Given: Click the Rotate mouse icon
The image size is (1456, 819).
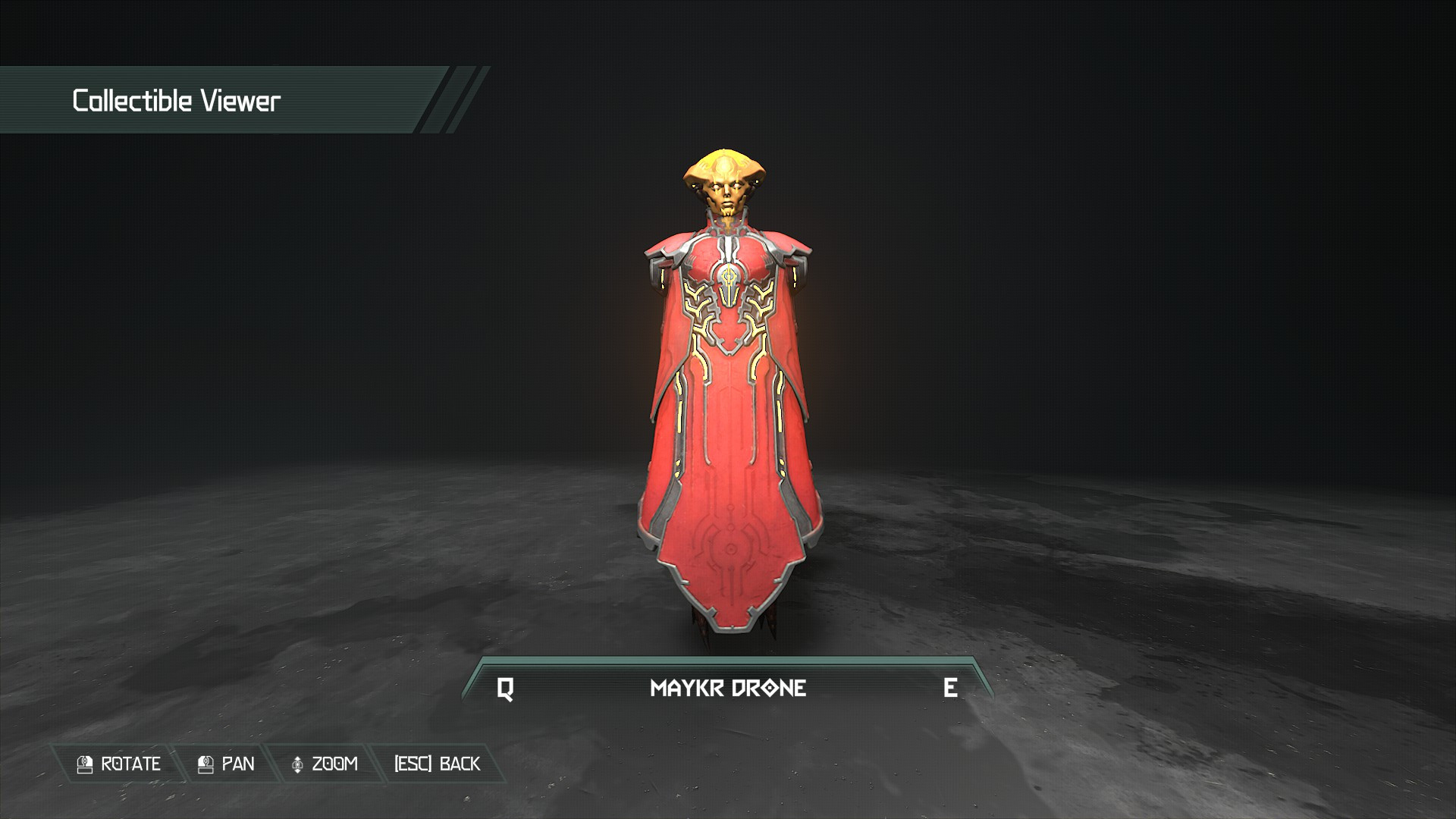Looking at the screenshot, I should (83, 764).
